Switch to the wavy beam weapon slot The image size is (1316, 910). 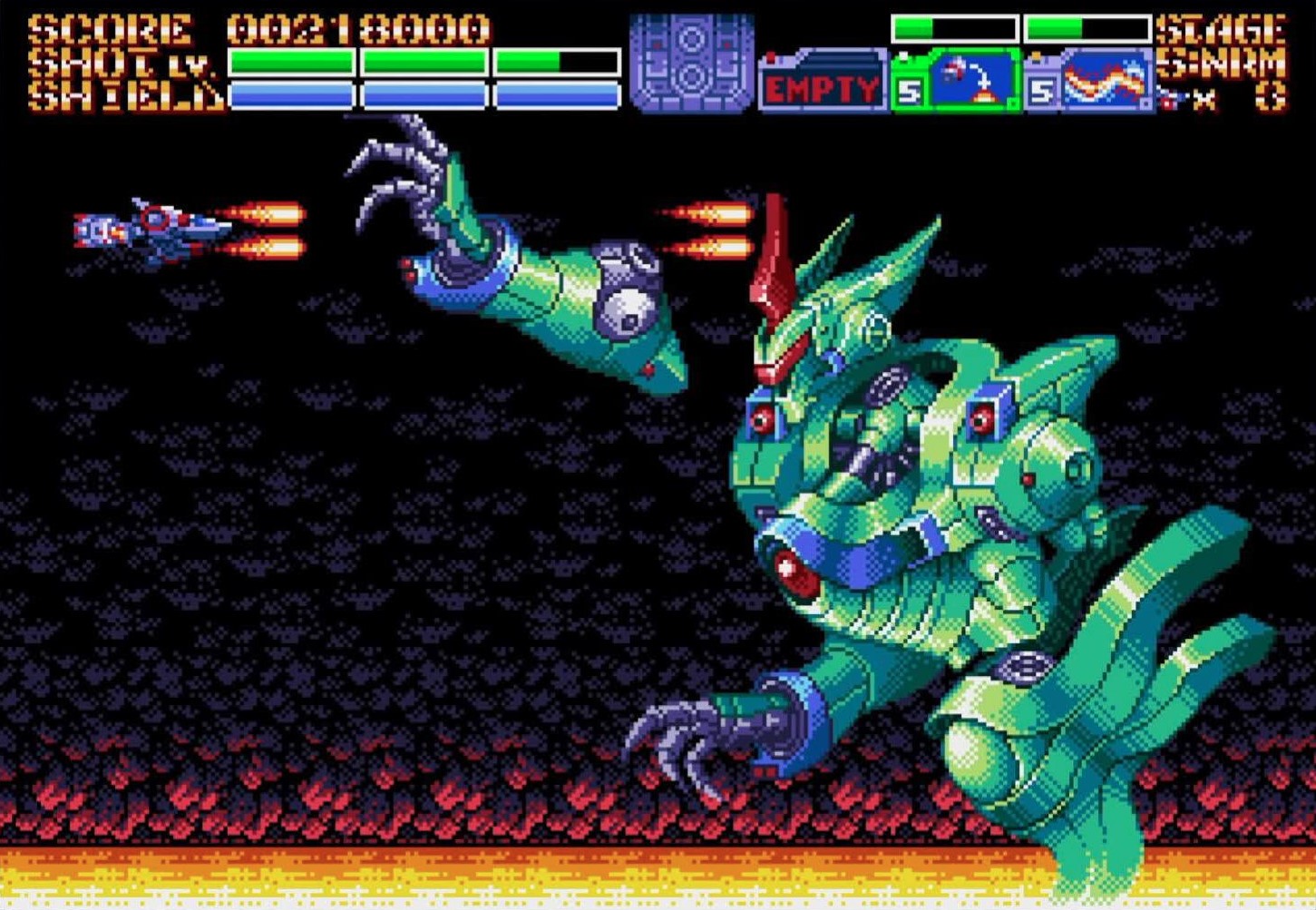(x=1089, y=81)
